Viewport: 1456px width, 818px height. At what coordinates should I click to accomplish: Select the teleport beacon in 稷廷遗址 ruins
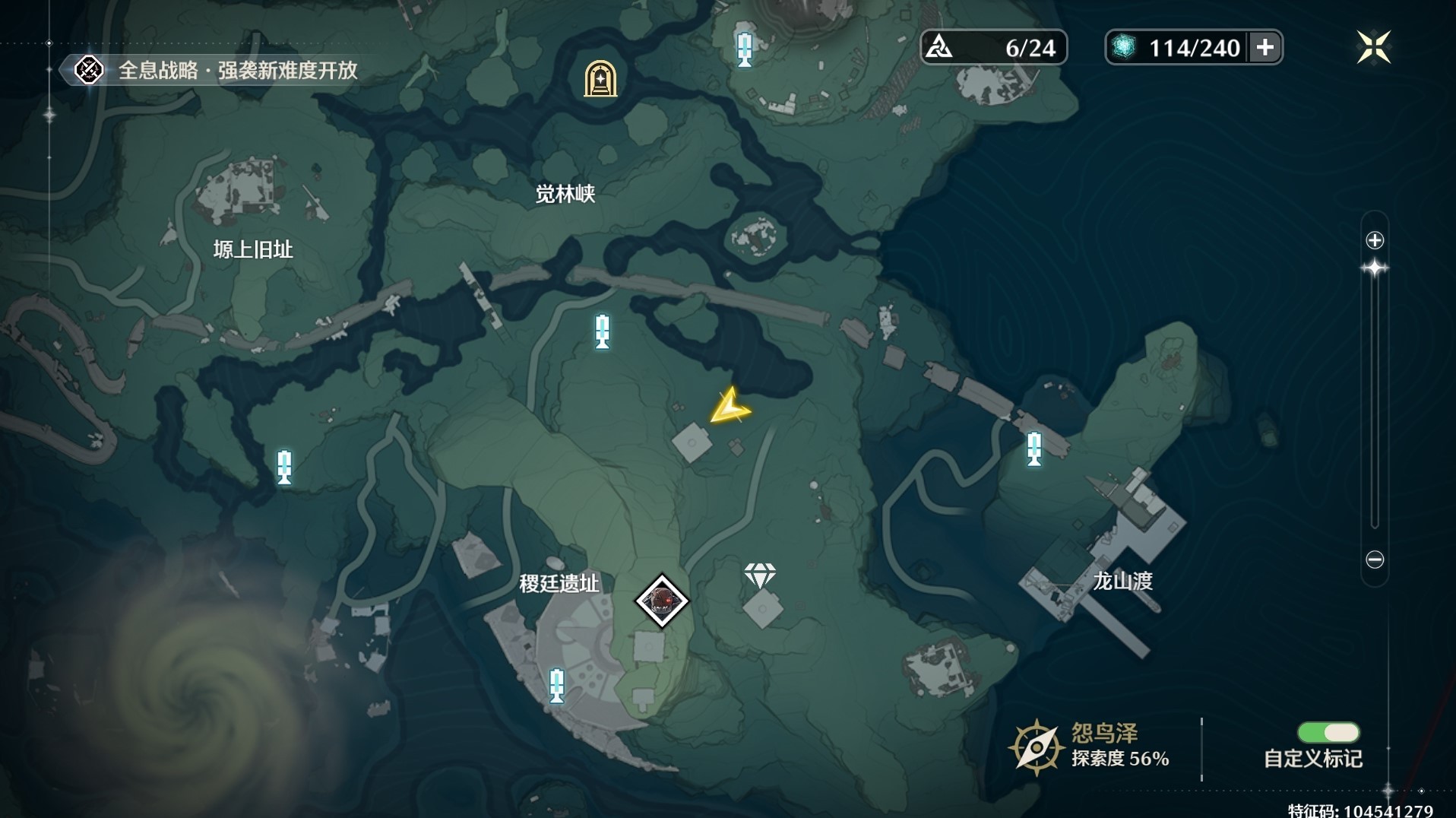(x=557, y=685)
